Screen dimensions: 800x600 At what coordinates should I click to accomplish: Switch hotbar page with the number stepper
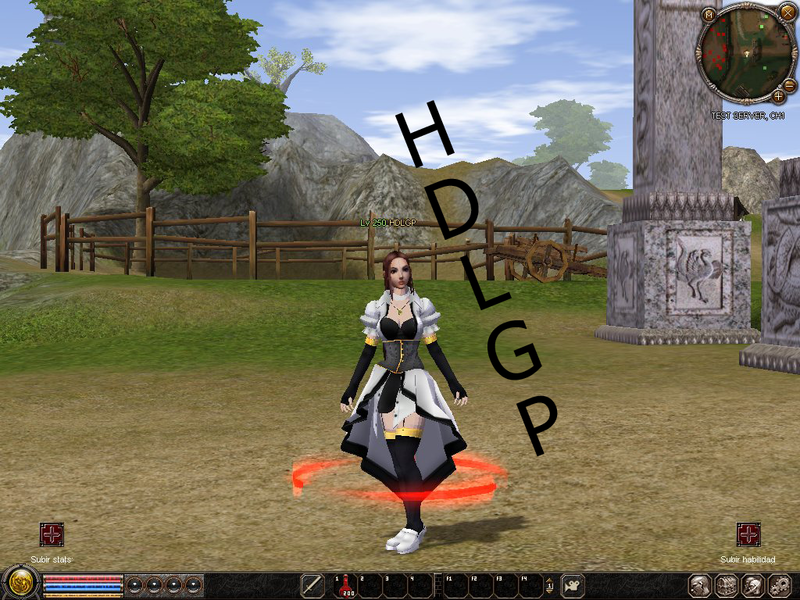pos(549,585)
